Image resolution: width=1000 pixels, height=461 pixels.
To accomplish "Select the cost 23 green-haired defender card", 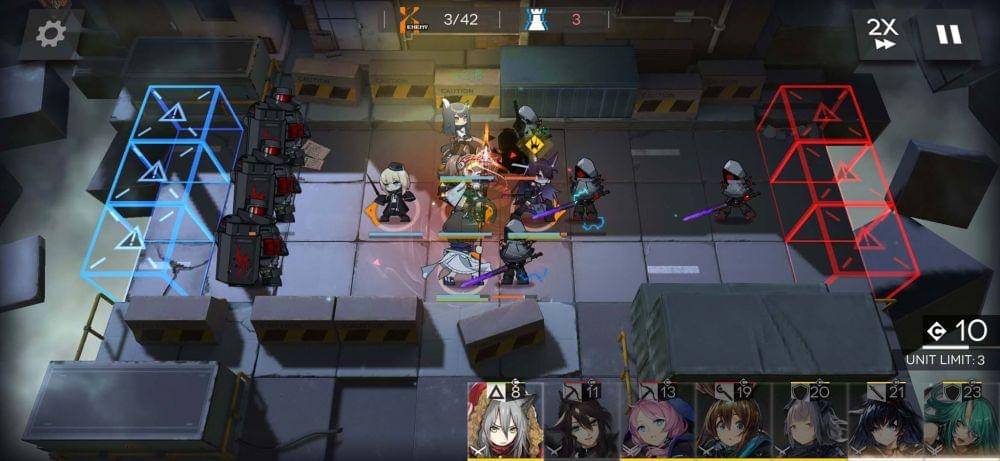I will [961, 423].
